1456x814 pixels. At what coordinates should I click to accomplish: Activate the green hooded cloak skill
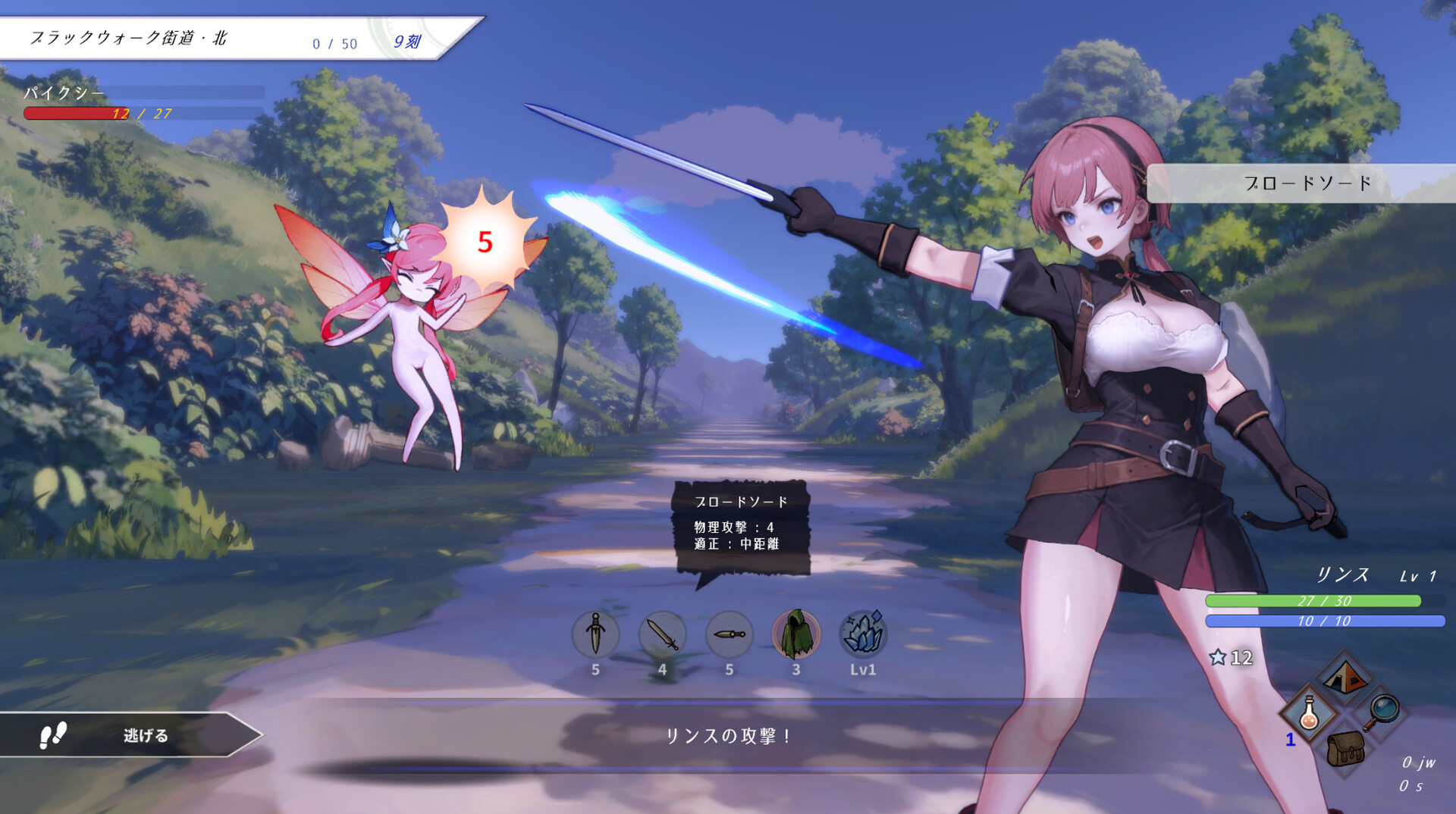tap(796, 634)
